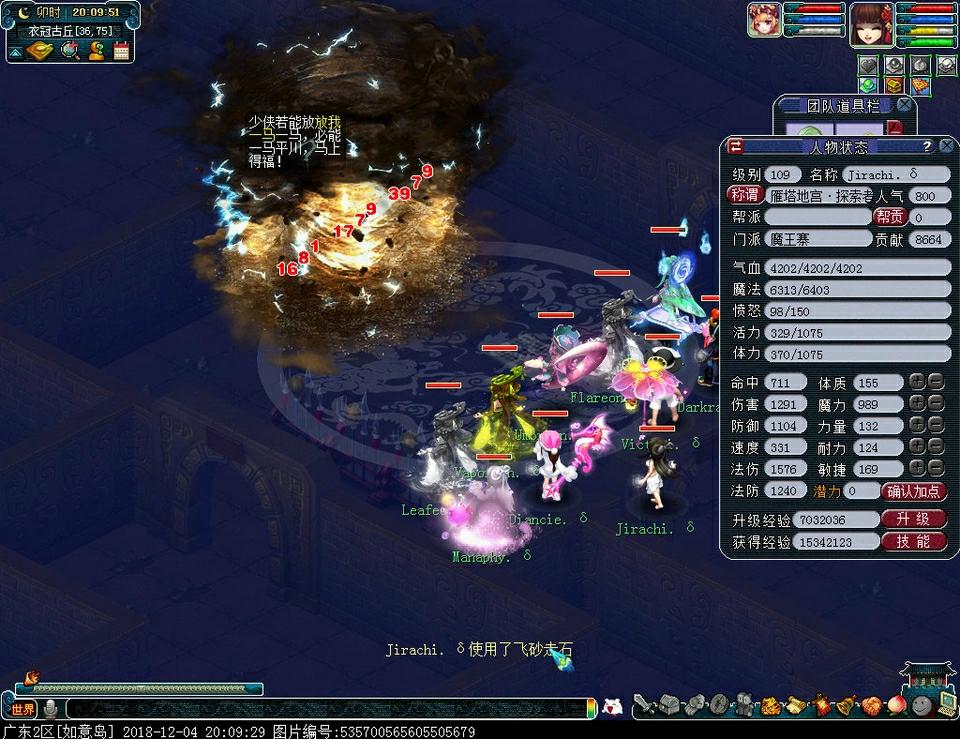960x739 pixels.
Task: Select the 世界 world chat channel button
Action: (x=23, y=709)
